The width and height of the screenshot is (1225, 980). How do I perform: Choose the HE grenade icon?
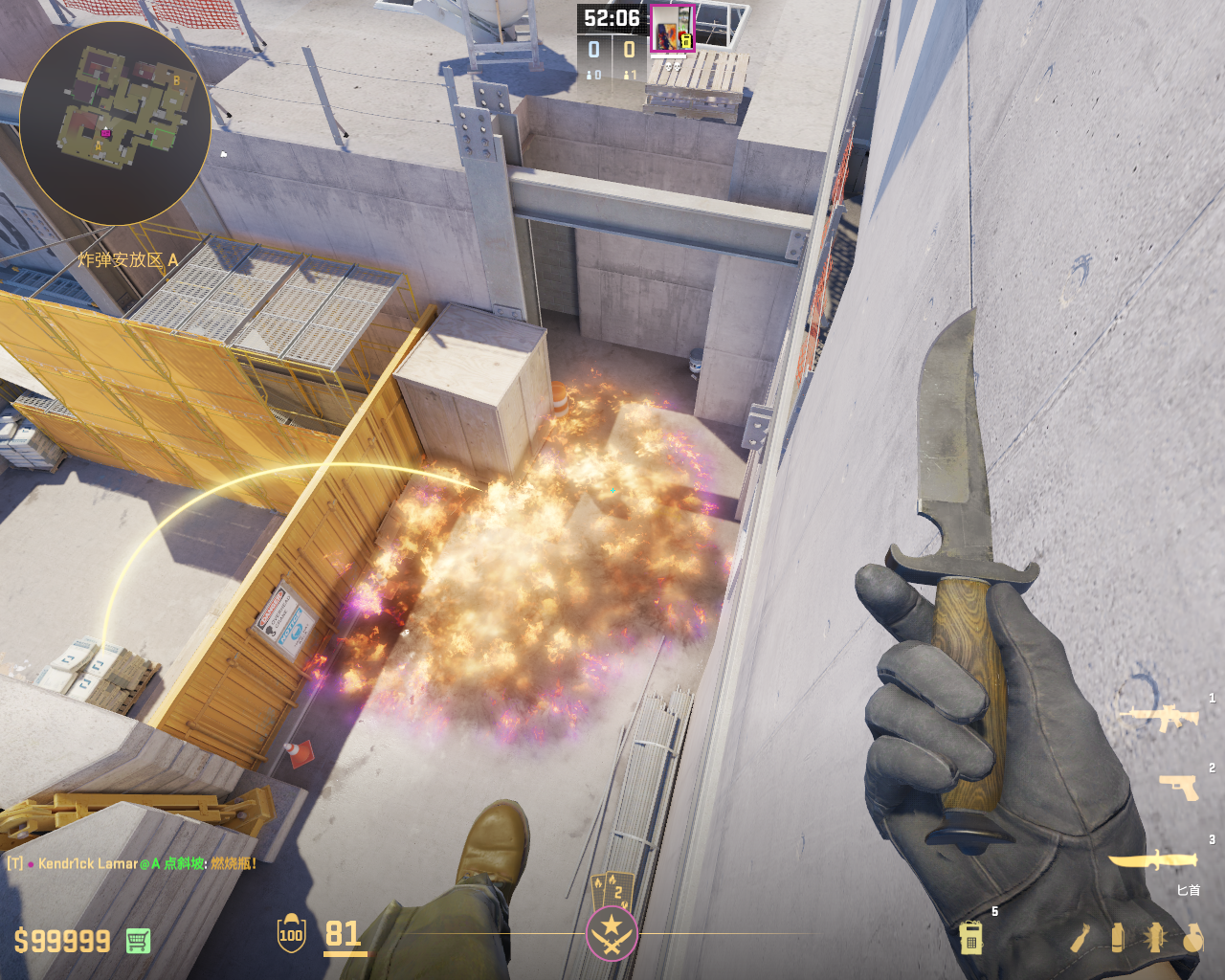pos(1192,939)
